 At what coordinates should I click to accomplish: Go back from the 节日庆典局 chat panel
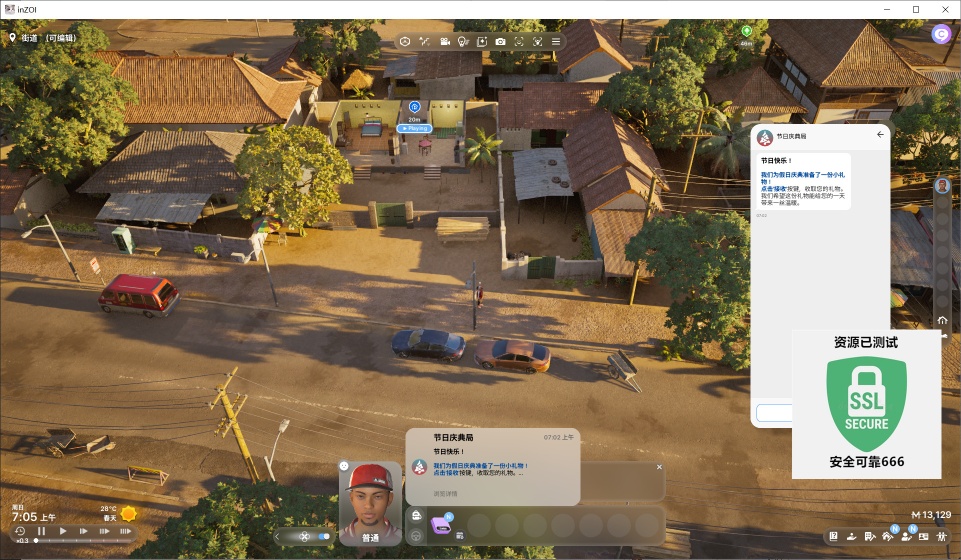pyautogui.click(x=880, y=134)
